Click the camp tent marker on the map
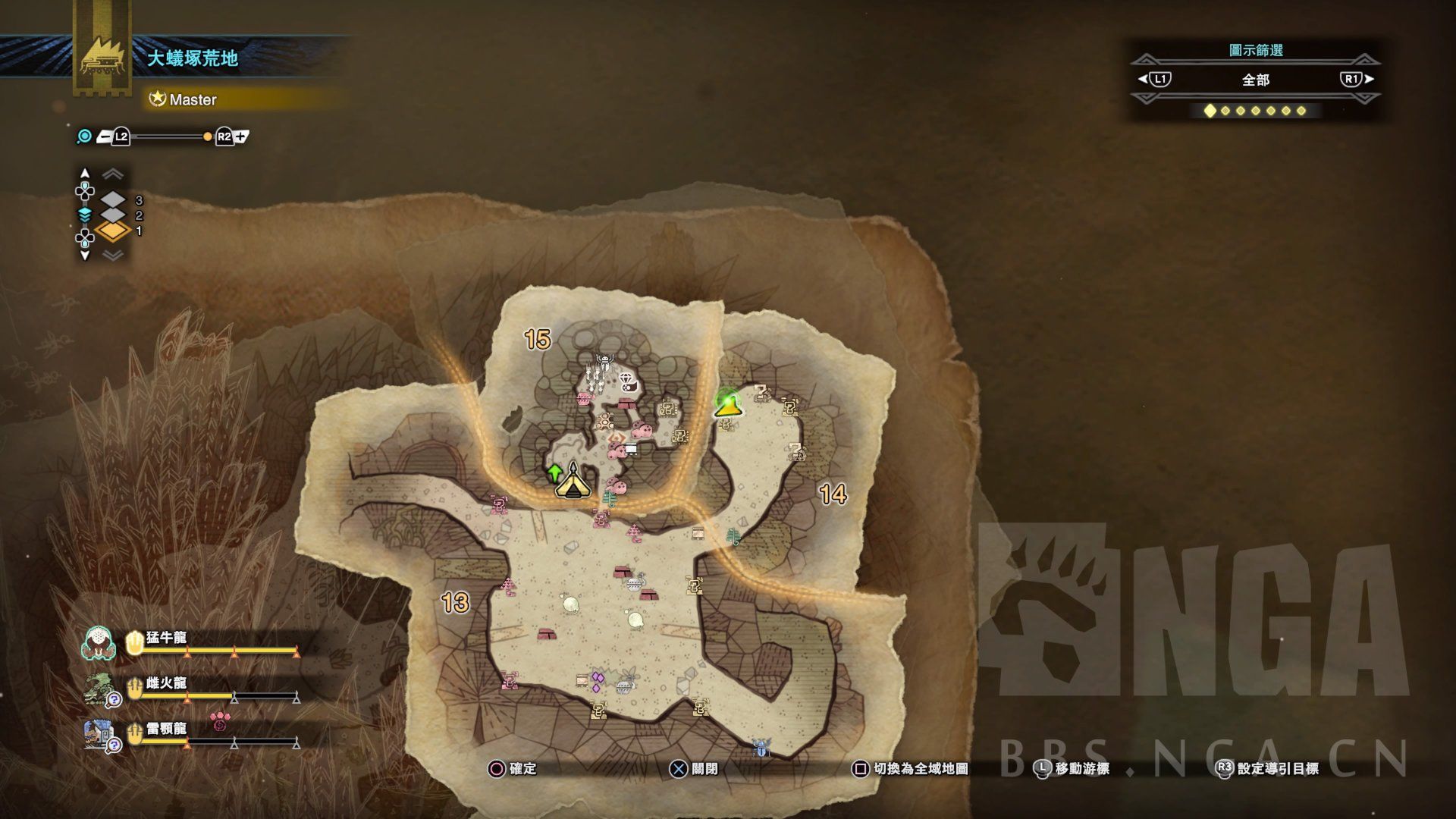Screen dimensions: 1456x819 (573, 483)
